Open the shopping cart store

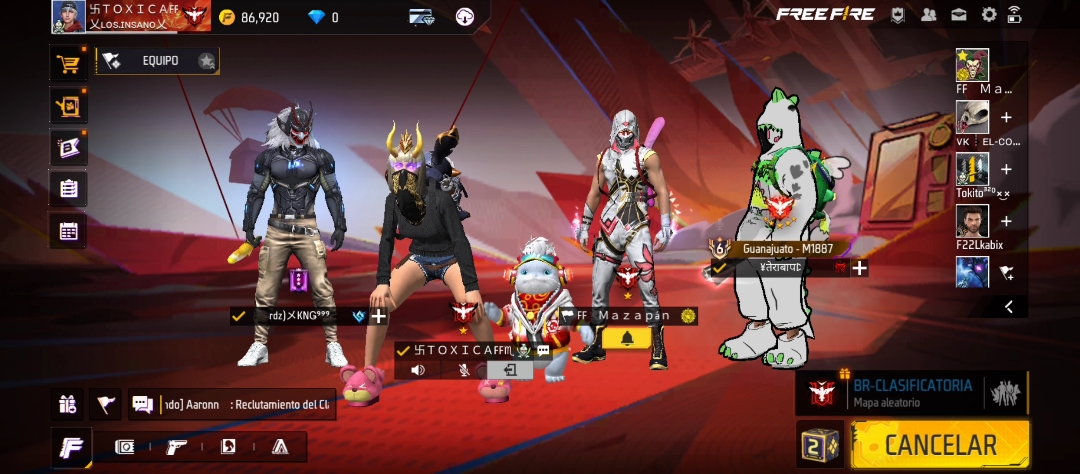point(68,65)
